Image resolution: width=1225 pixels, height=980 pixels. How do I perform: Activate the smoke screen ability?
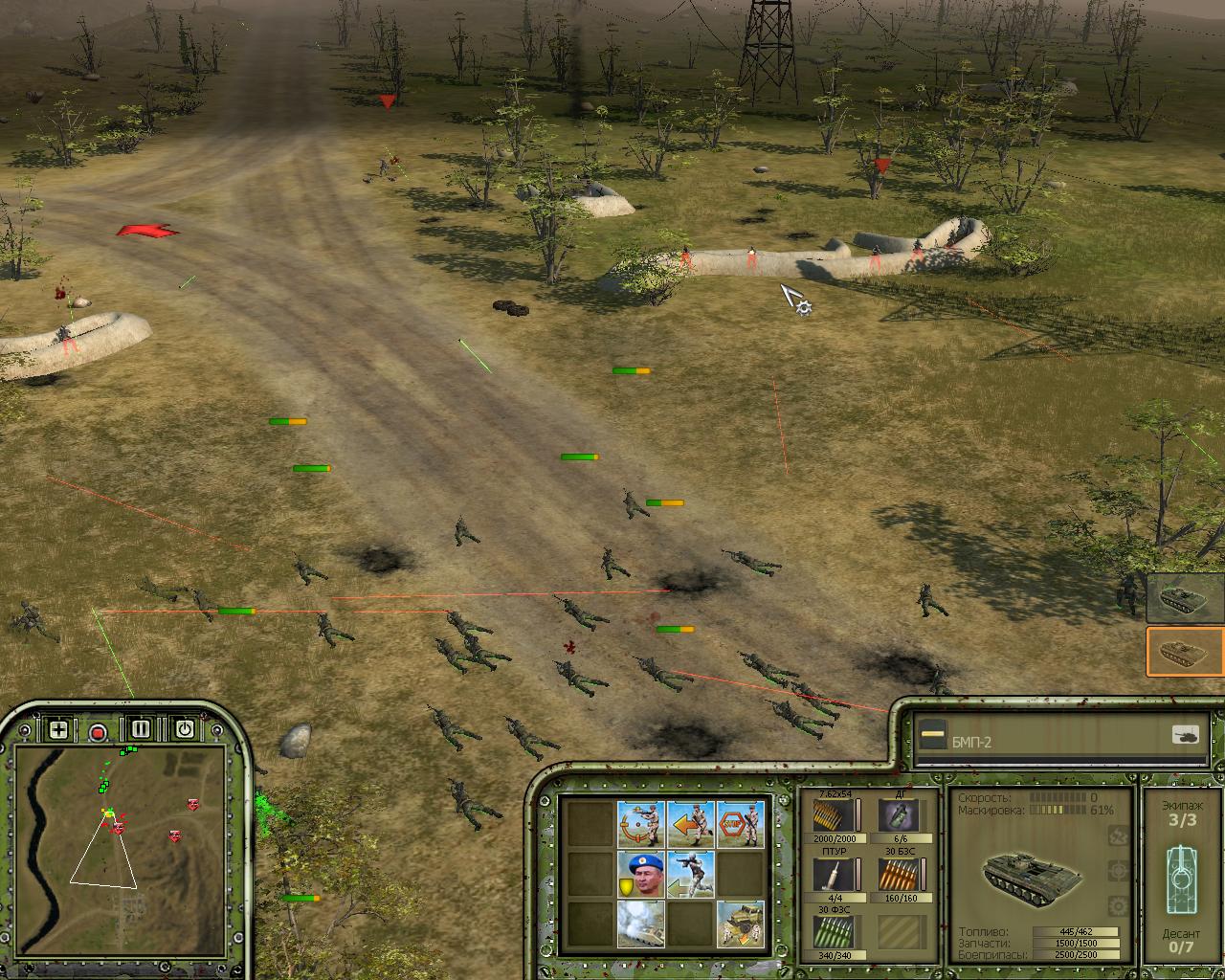(641, 924)
